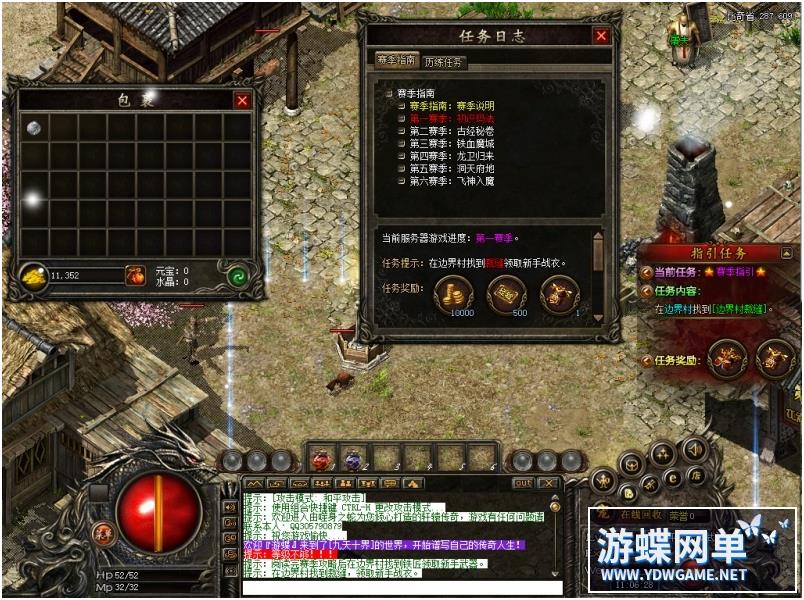Select the 赛季指南 tab

point(395,61)
